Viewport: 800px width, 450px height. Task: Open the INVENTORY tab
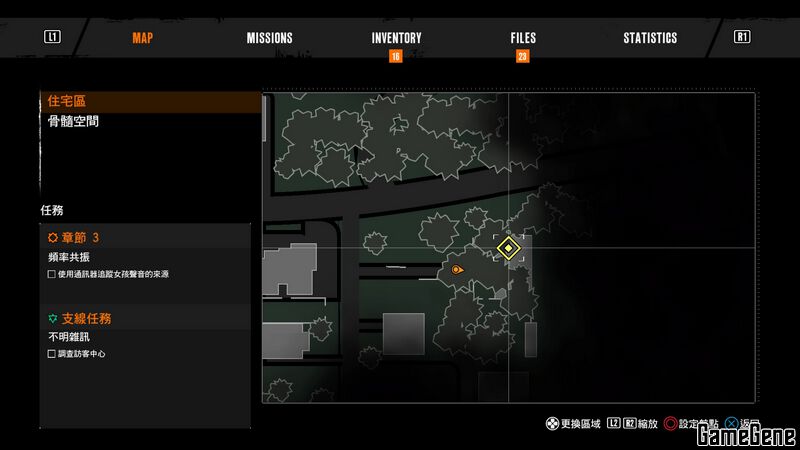(396, 38)
